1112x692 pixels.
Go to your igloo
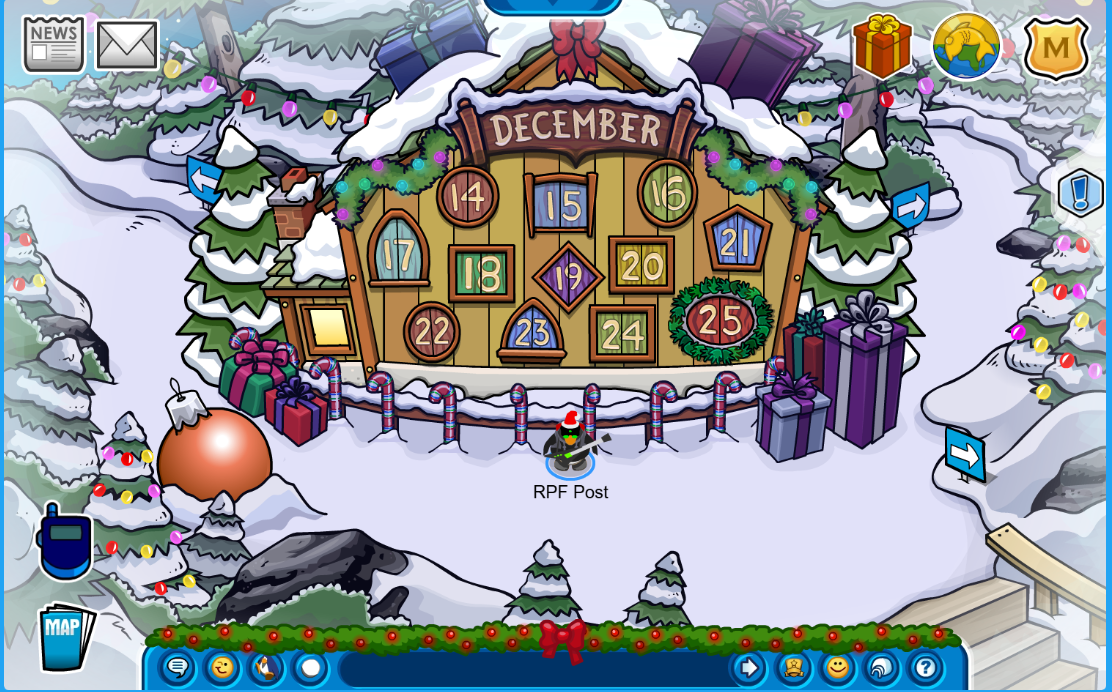pyautogui.click(x=881, y=667)
